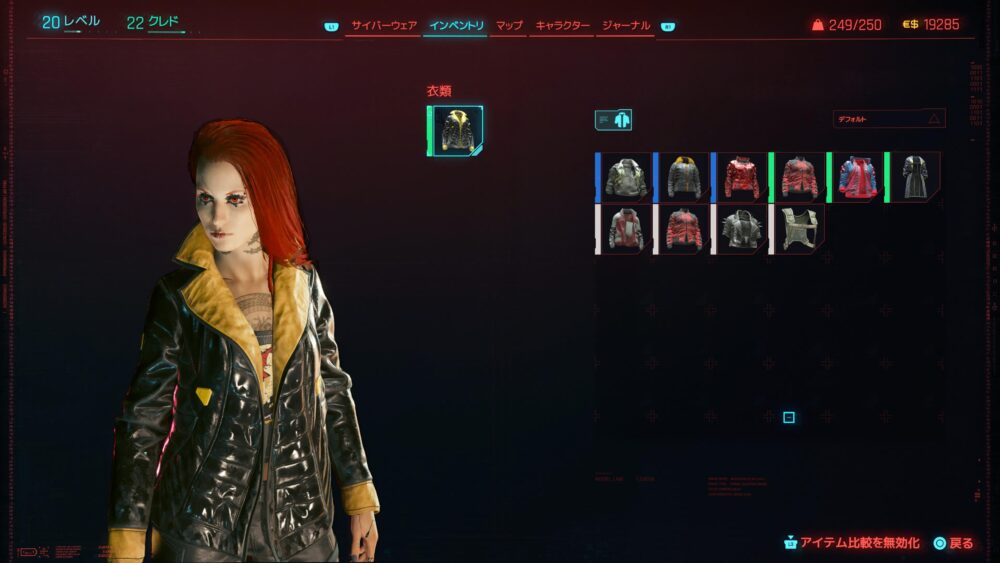Open the デフォルト sort dropdown
The image size is (1000, 563).
pos(889,119)
